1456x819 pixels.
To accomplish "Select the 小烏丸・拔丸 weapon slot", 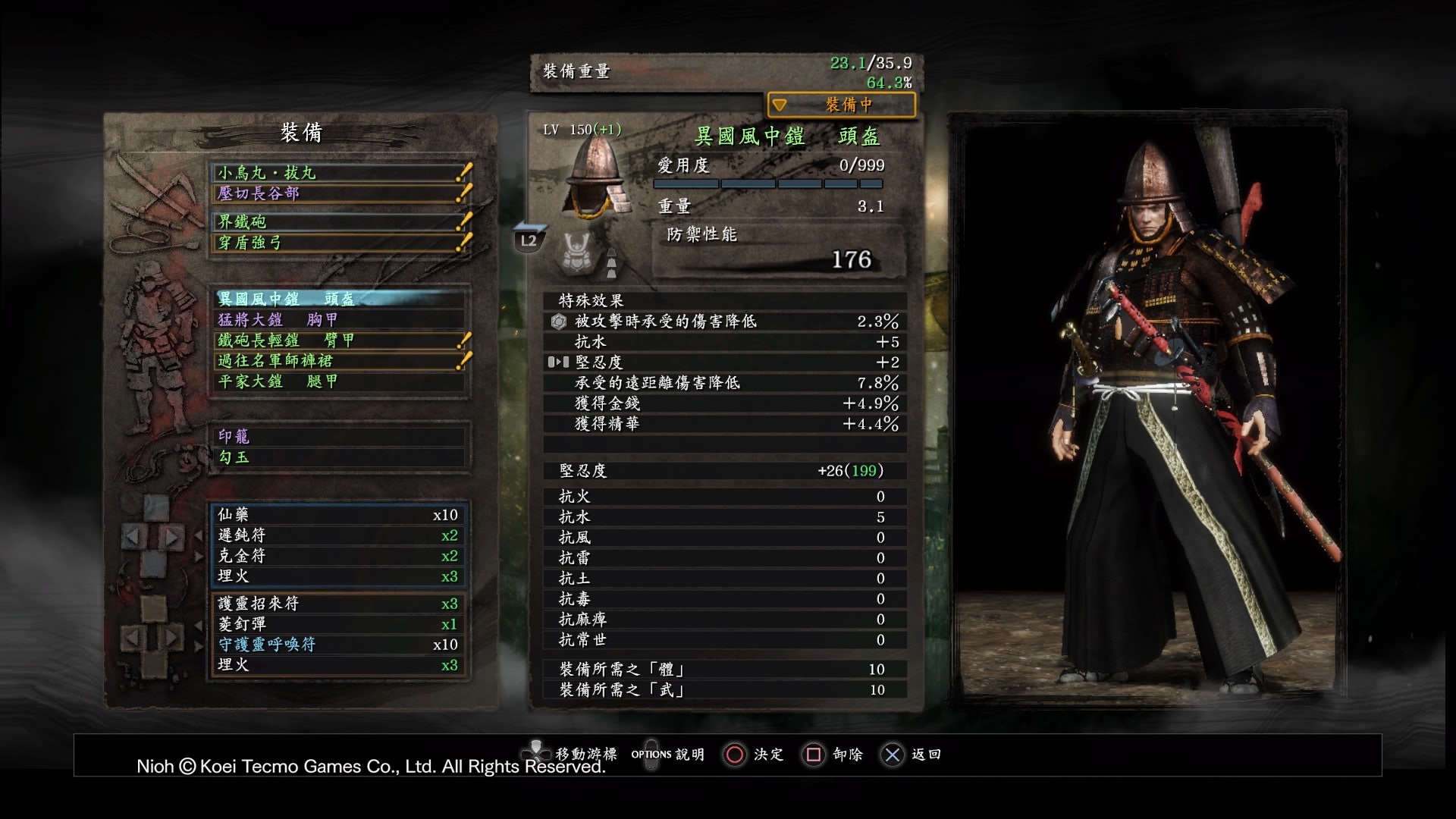I will [x=337, y=173].
